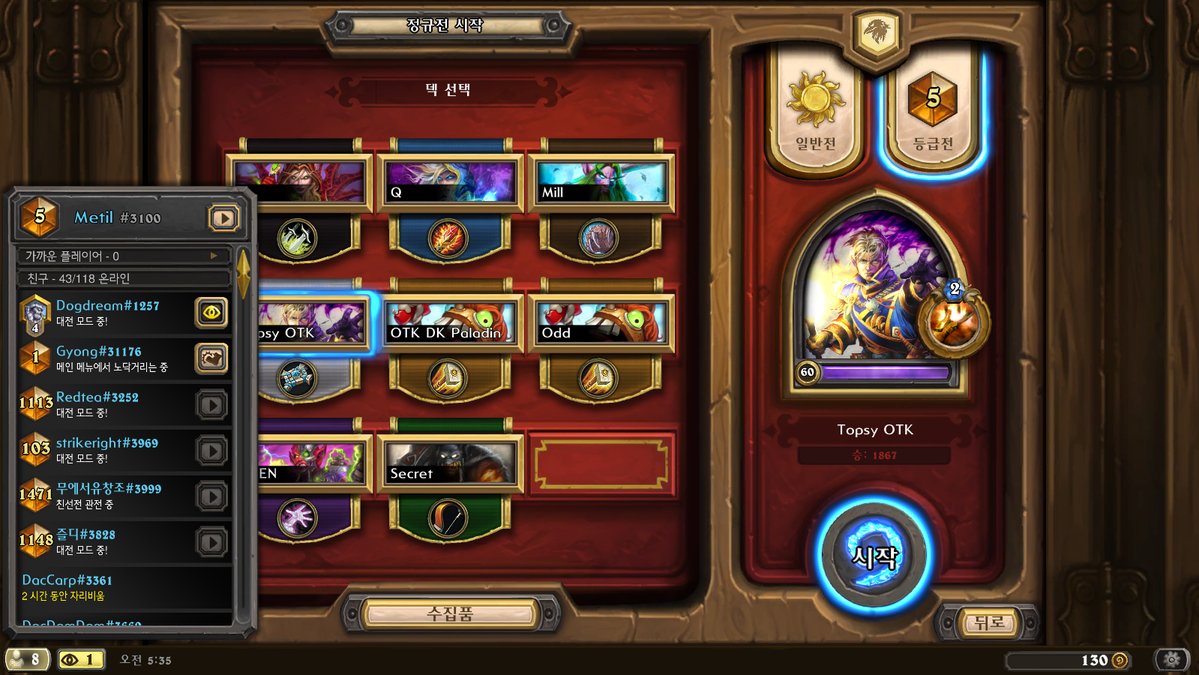
Task: Open the 수집품 collection button
Action: [x=449, y=612]
